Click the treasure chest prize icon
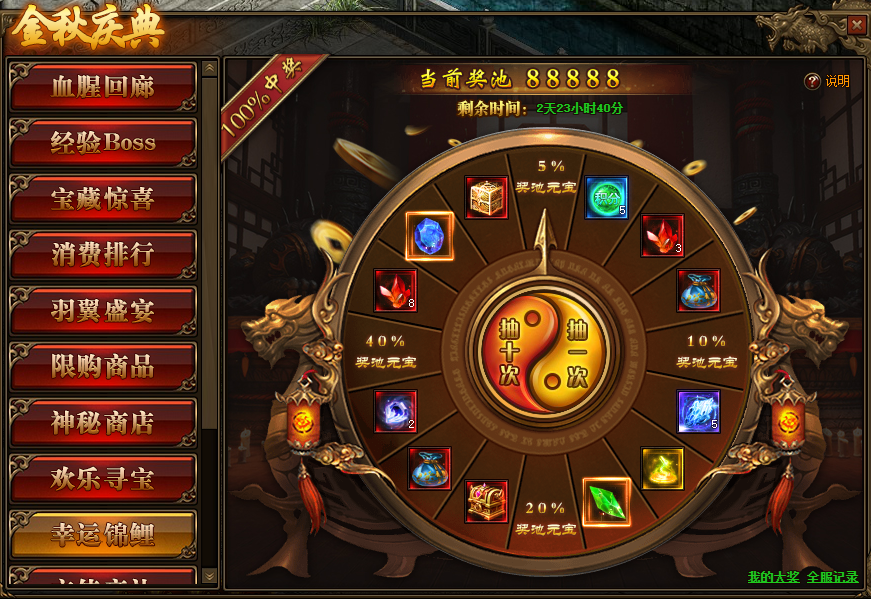The width and height of the screenshot is (871, 599). 487,501
